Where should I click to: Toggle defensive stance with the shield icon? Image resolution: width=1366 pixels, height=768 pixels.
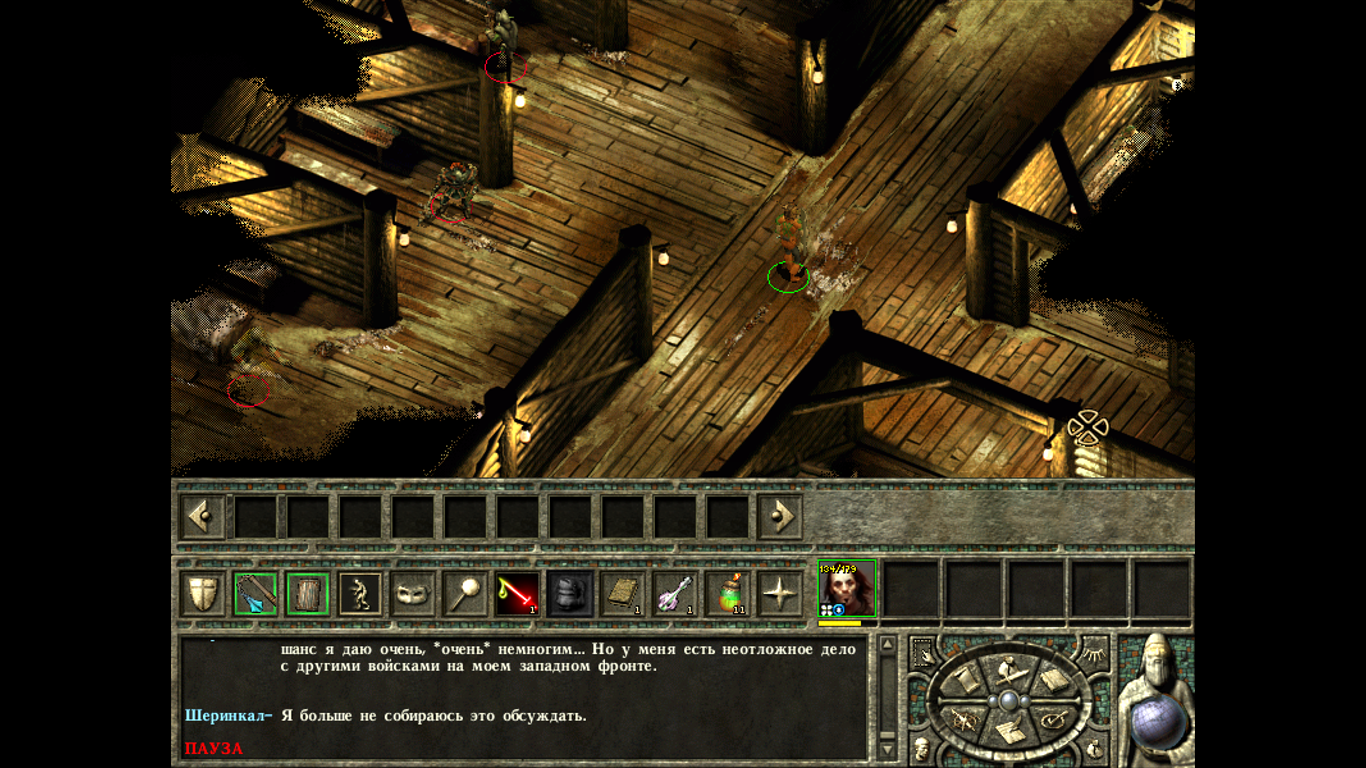tap(201, 595)
